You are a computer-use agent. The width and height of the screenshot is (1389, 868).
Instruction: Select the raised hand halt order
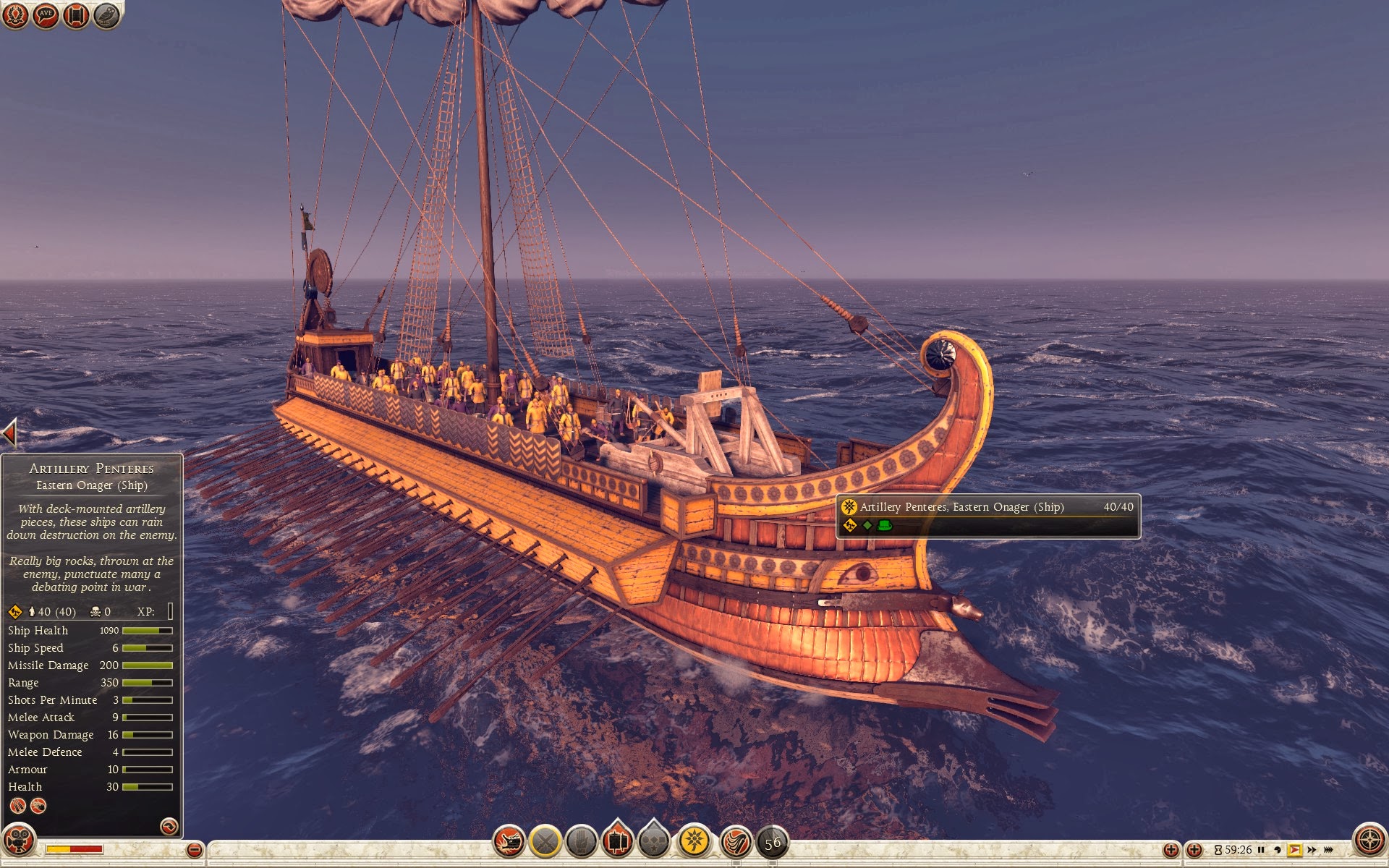pyautogui.click(x=581, y=842)
